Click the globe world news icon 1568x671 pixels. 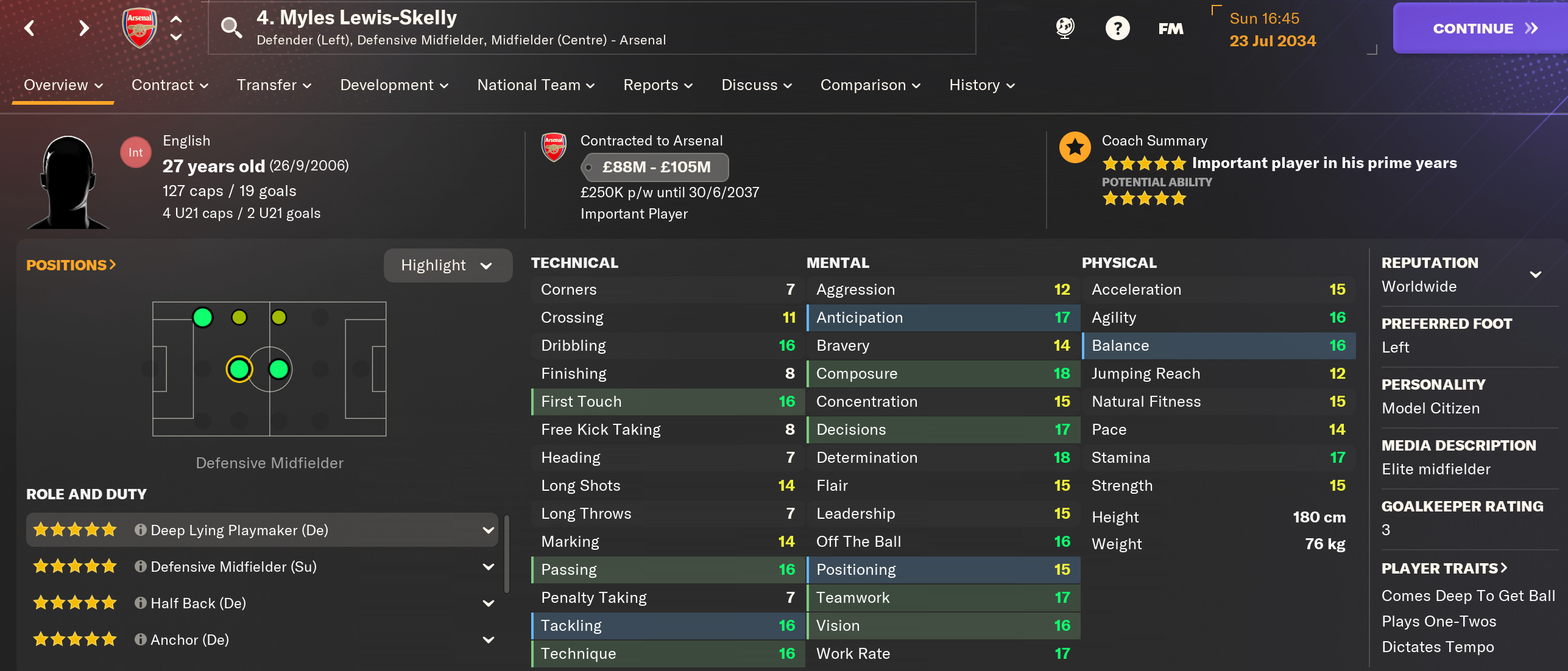click(1064, 27)
